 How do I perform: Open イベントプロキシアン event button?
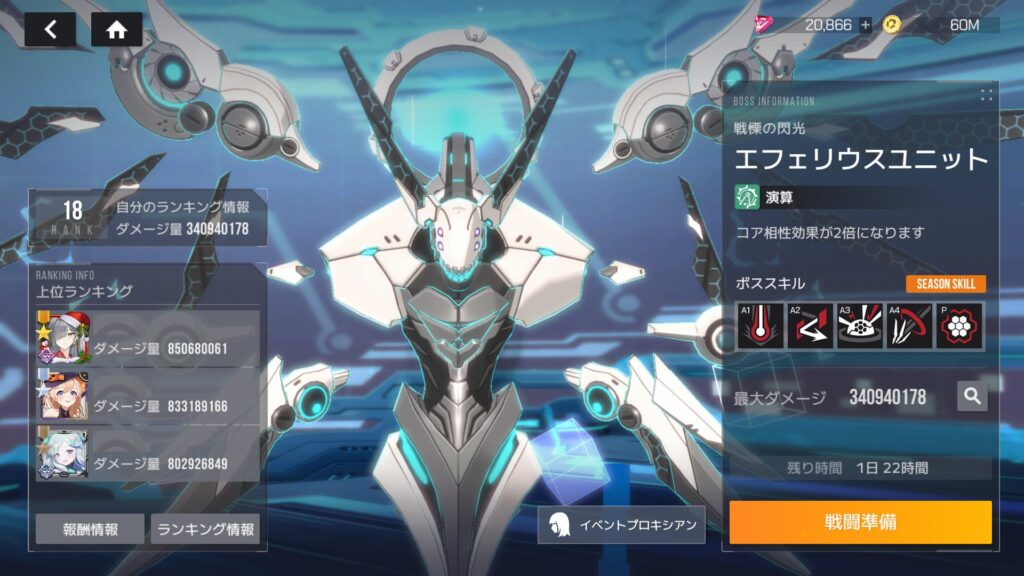(x=621, y=525)
